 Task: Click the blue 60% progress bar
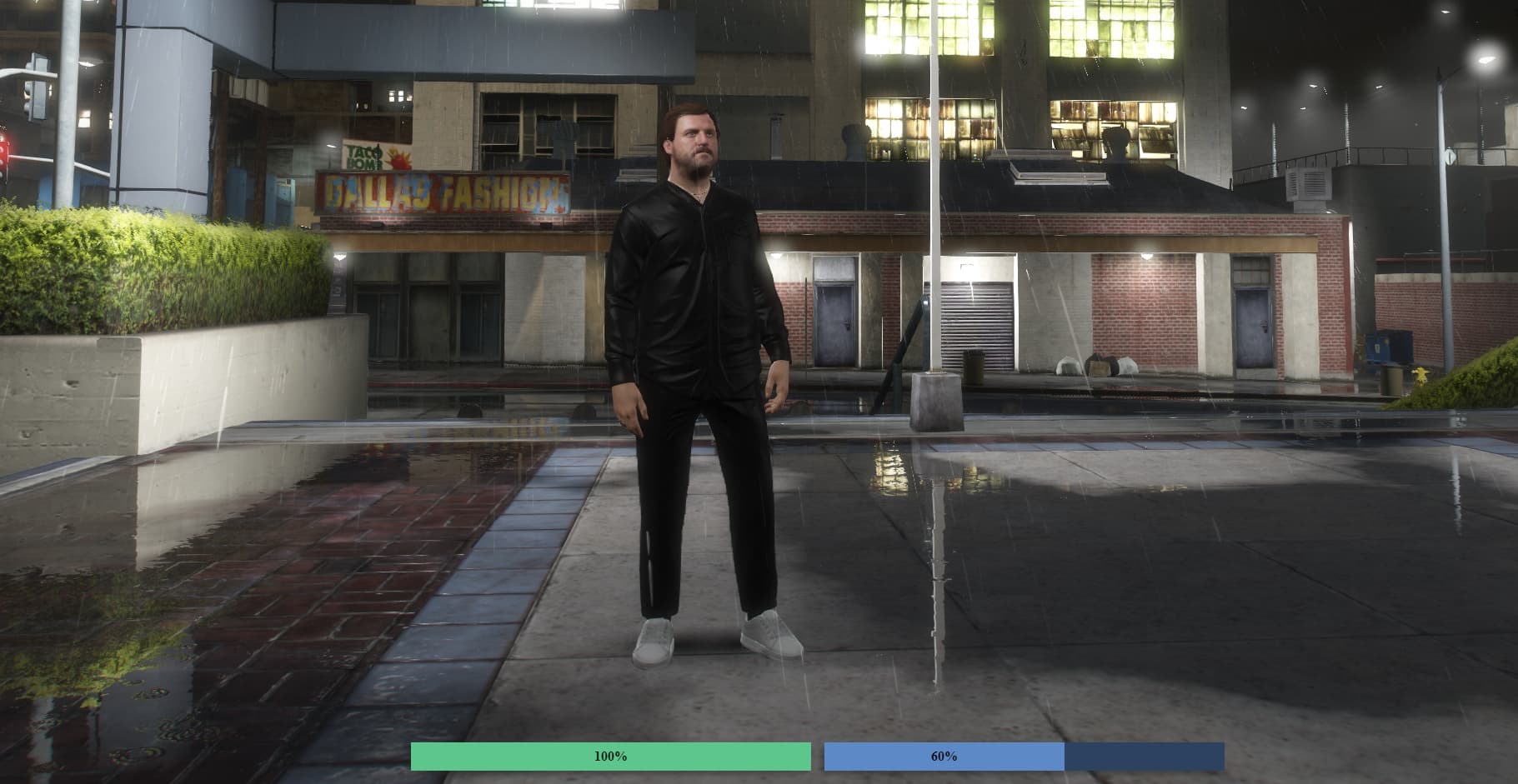click(942, 757)
